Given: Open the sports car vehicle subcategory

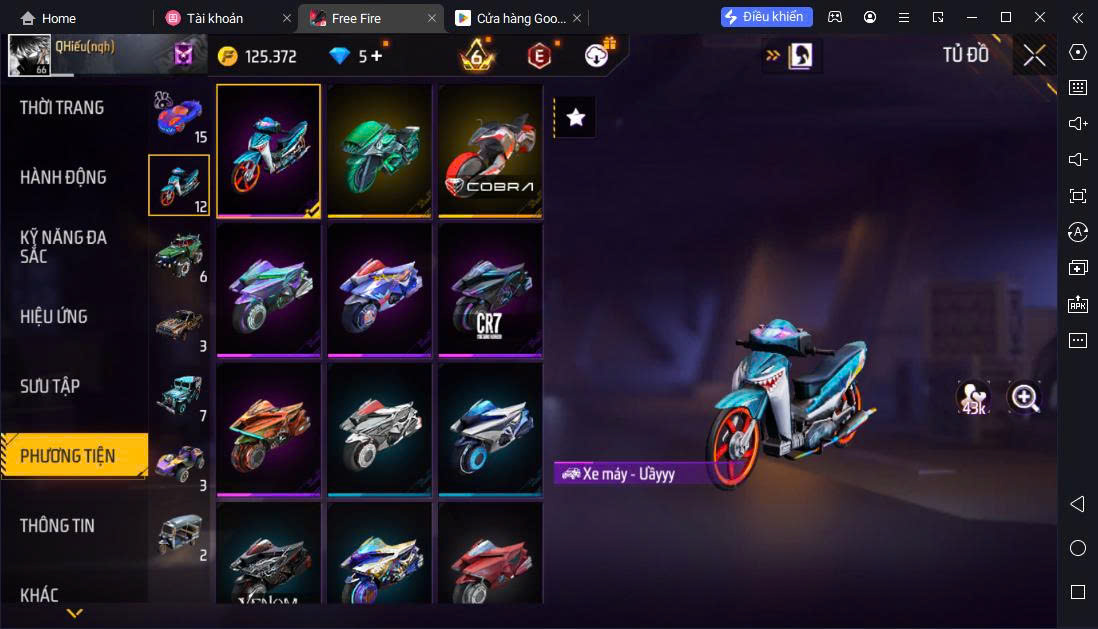Looking at the screenshot, I should 179,115.
